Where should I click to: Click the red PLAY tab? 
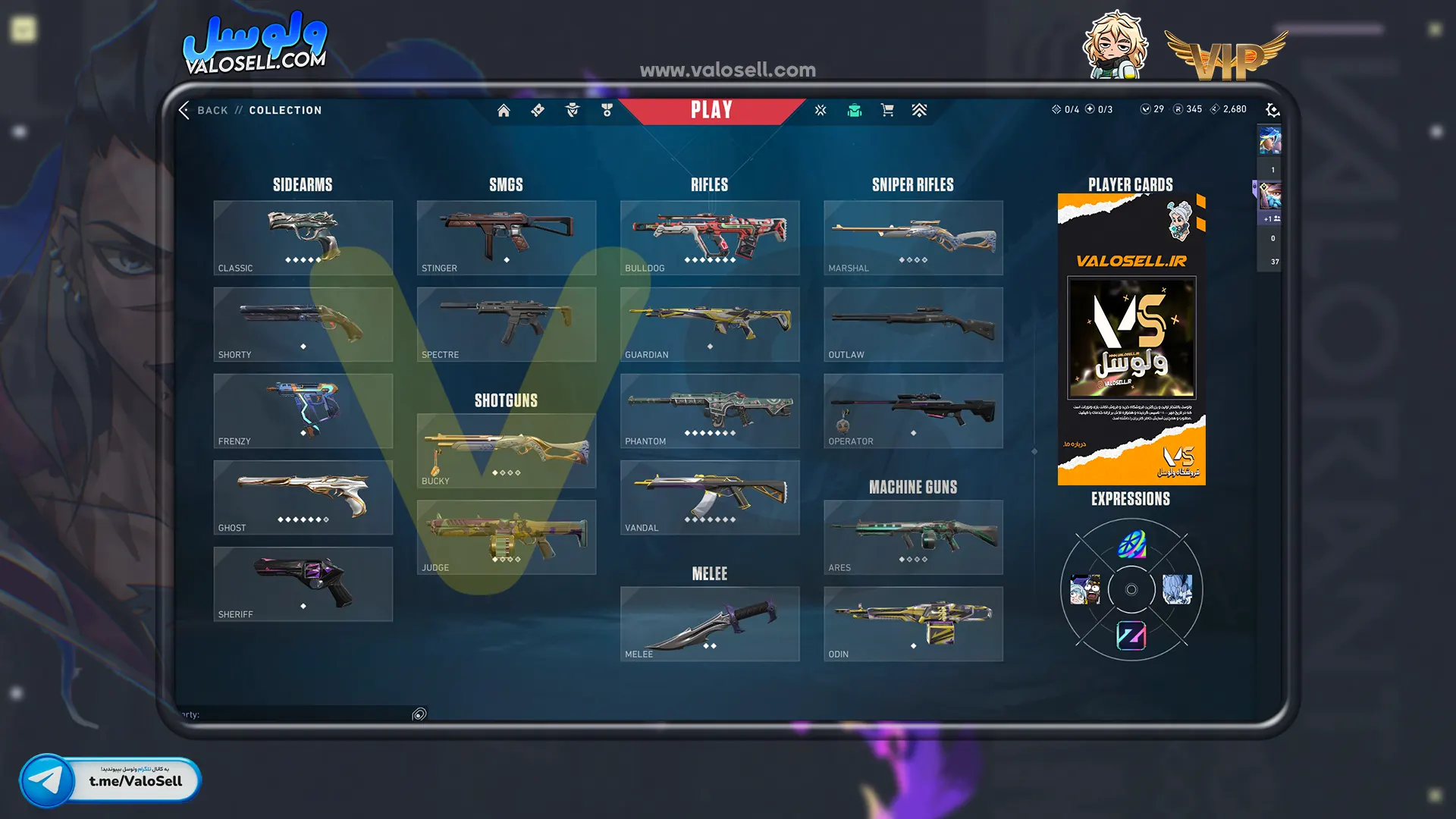pyautogui.click(x=711, y=111)
